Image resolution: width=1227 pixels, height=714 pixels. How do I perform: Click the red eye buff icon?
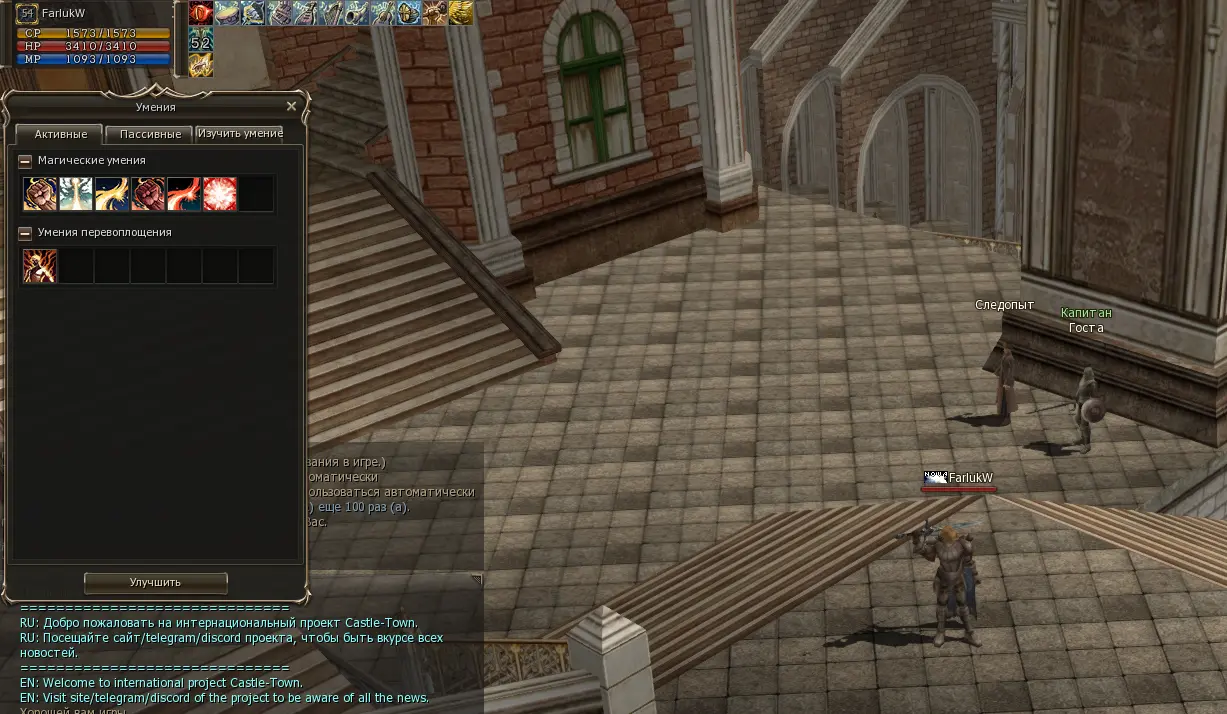[201, 13]
